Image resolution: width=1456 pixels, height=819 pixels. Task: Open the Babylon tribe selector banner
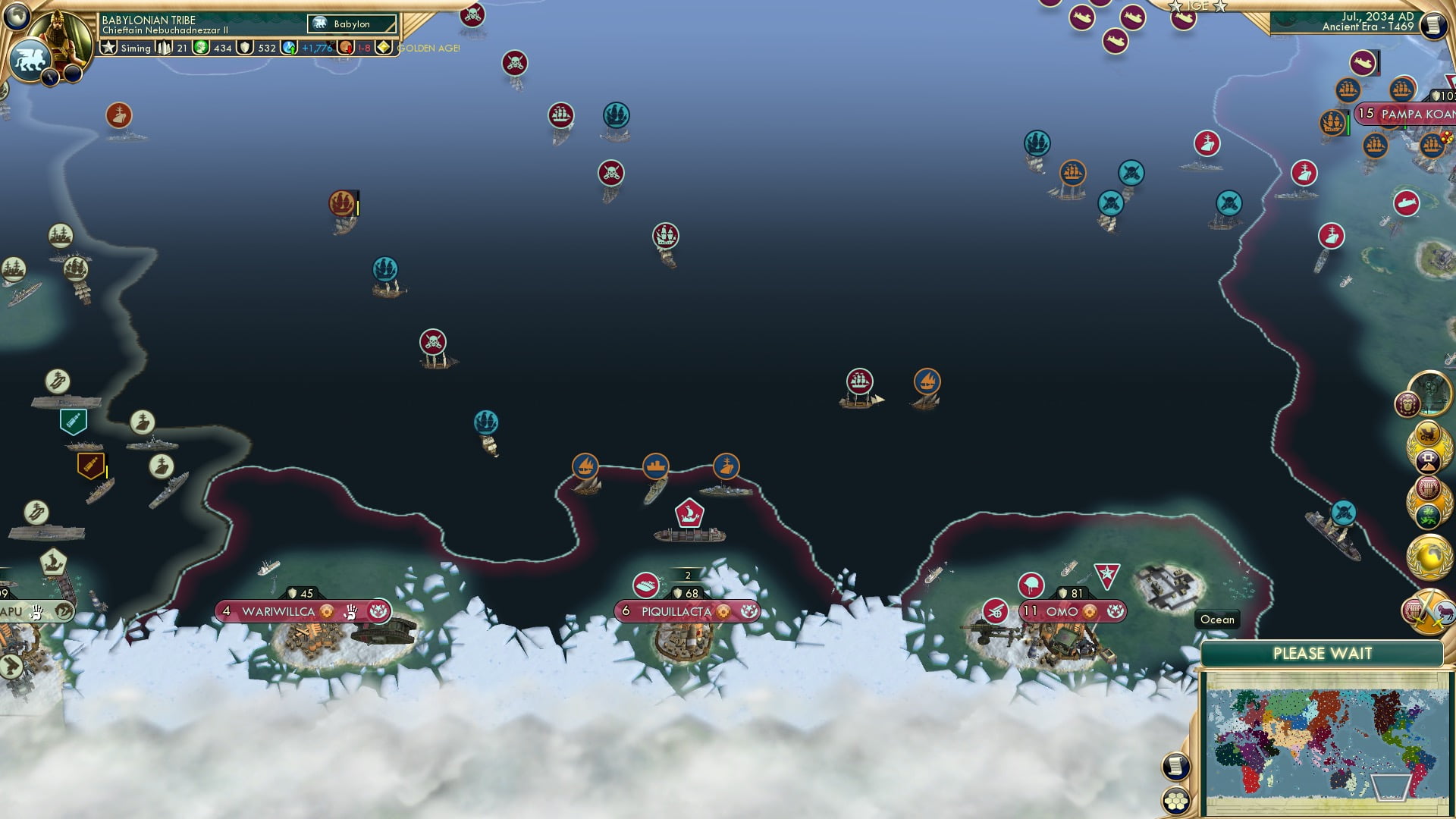(351, 24)
